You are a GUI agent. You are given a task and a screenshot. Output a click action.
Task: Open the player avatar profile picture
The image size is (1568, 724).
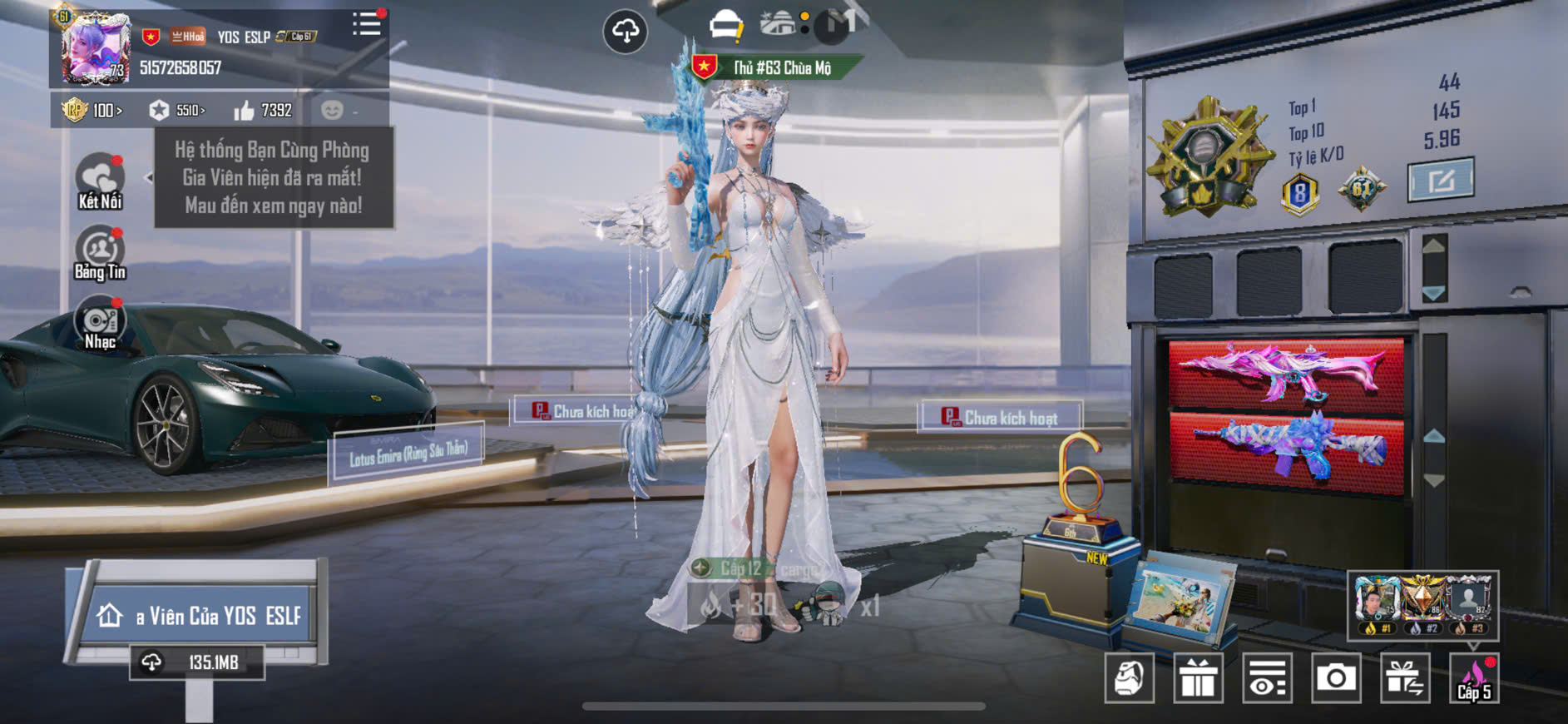96,48
